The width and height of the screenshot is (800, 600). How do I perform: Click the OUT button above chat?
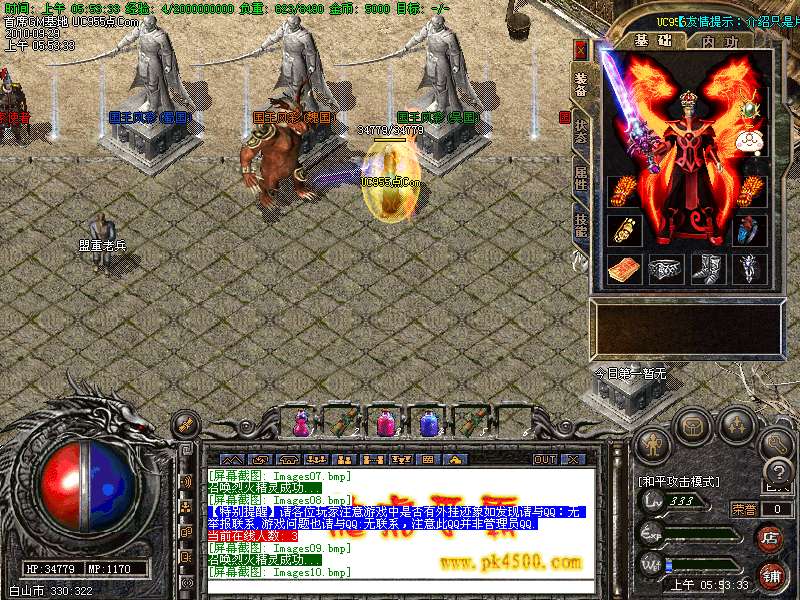pyautogui.click(x=544, y=459)
